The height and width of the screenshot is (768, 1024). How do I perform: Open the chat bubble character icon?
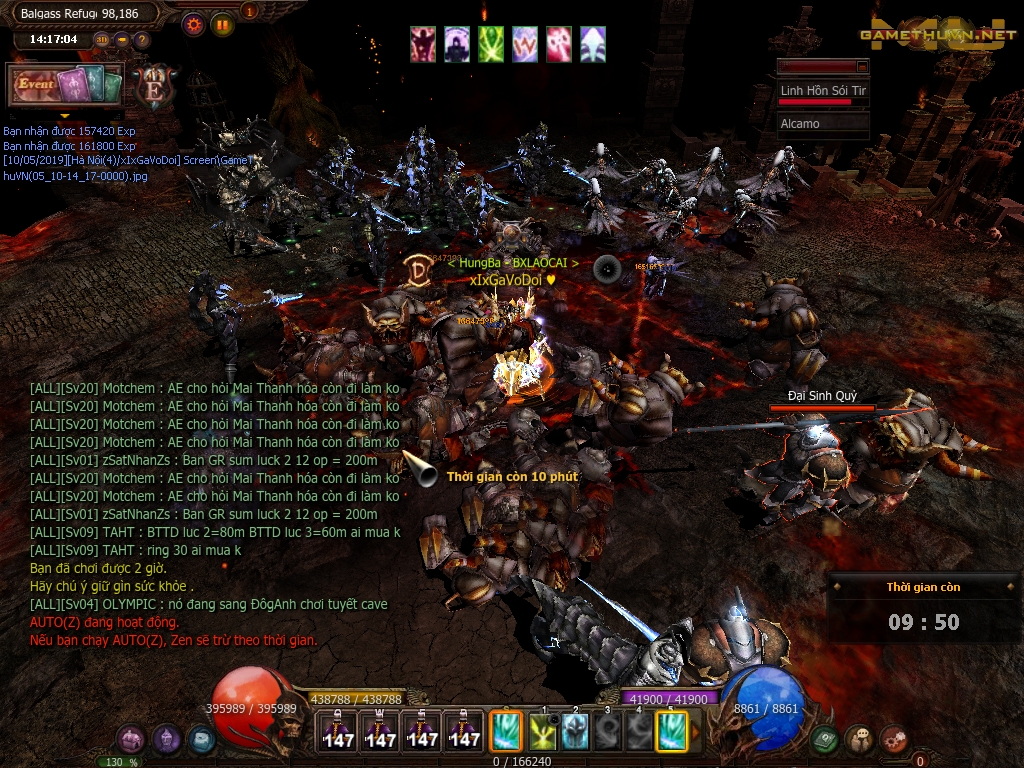pos(859,739)
